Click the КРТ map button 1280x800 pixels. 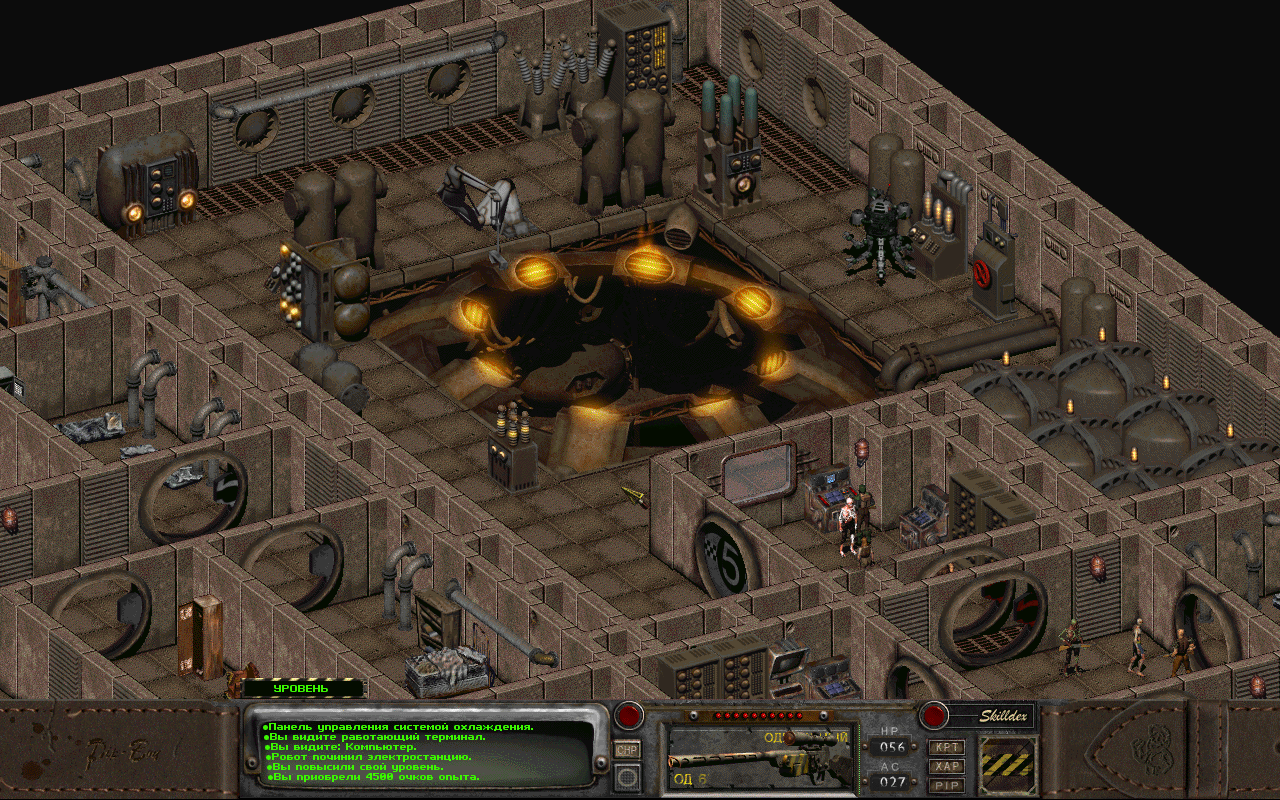(946, 747)
